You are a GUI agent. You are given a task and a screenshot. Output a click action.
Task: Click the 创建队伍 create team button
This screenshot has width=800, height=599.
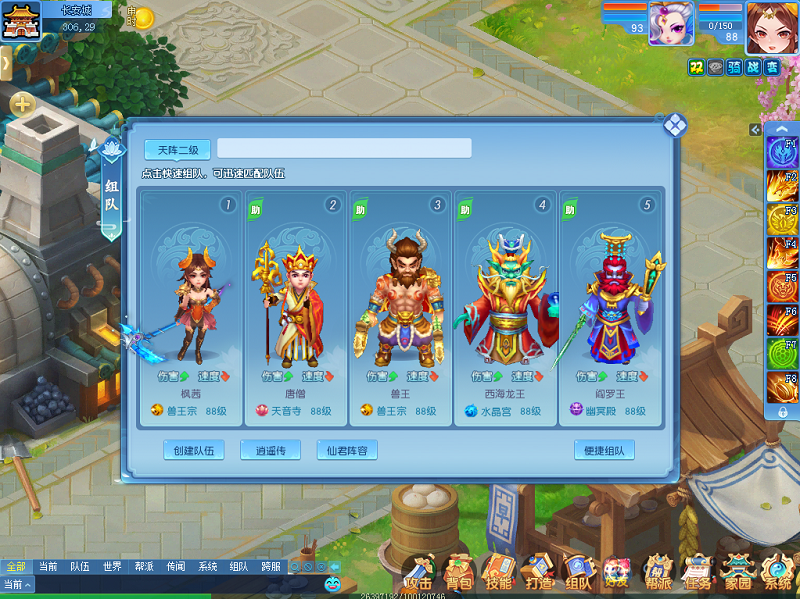click(x=194, y=450)
